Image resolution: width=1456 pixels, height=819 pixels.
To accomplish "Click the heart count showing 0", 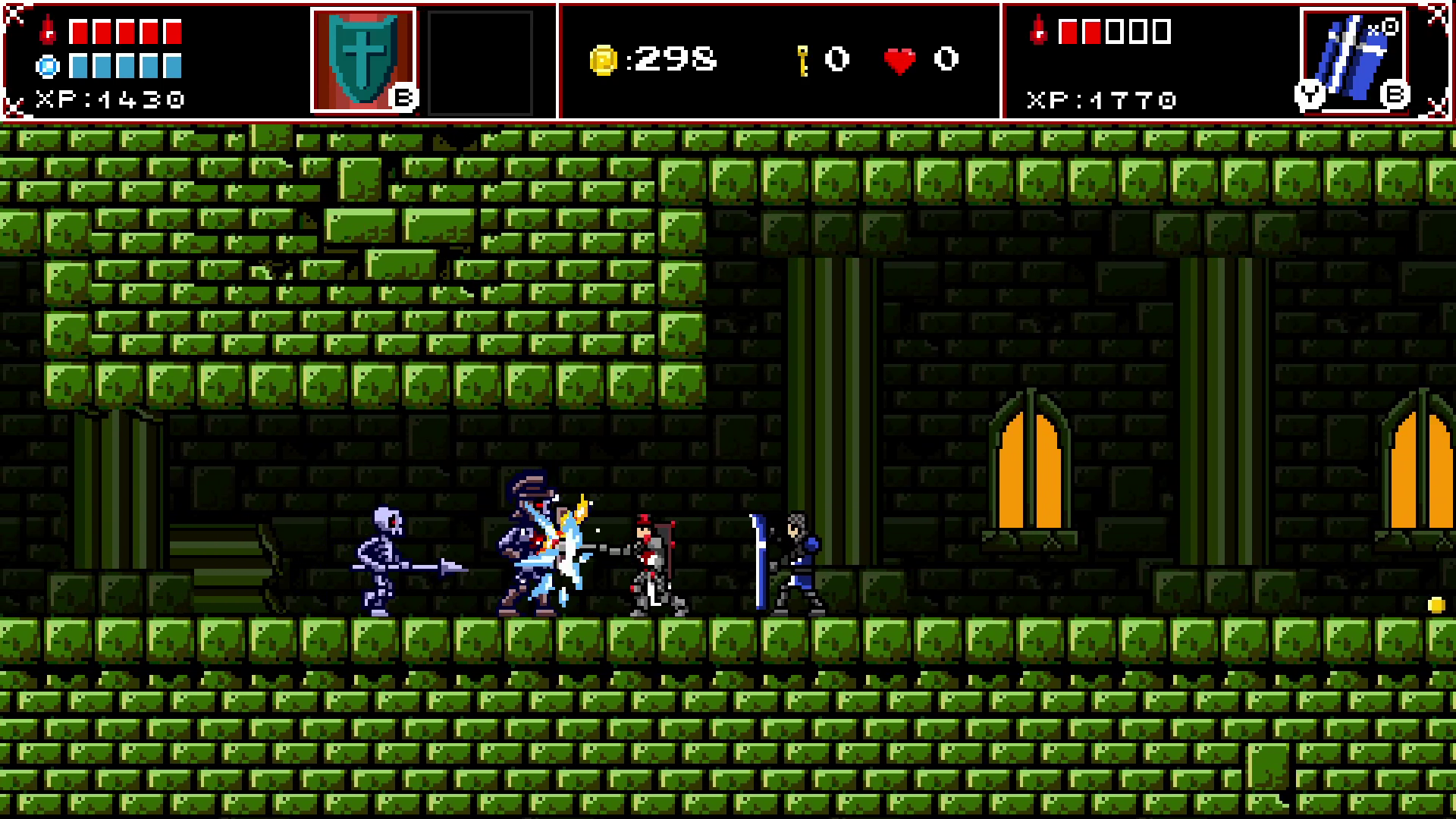I will tap(944, 59).
